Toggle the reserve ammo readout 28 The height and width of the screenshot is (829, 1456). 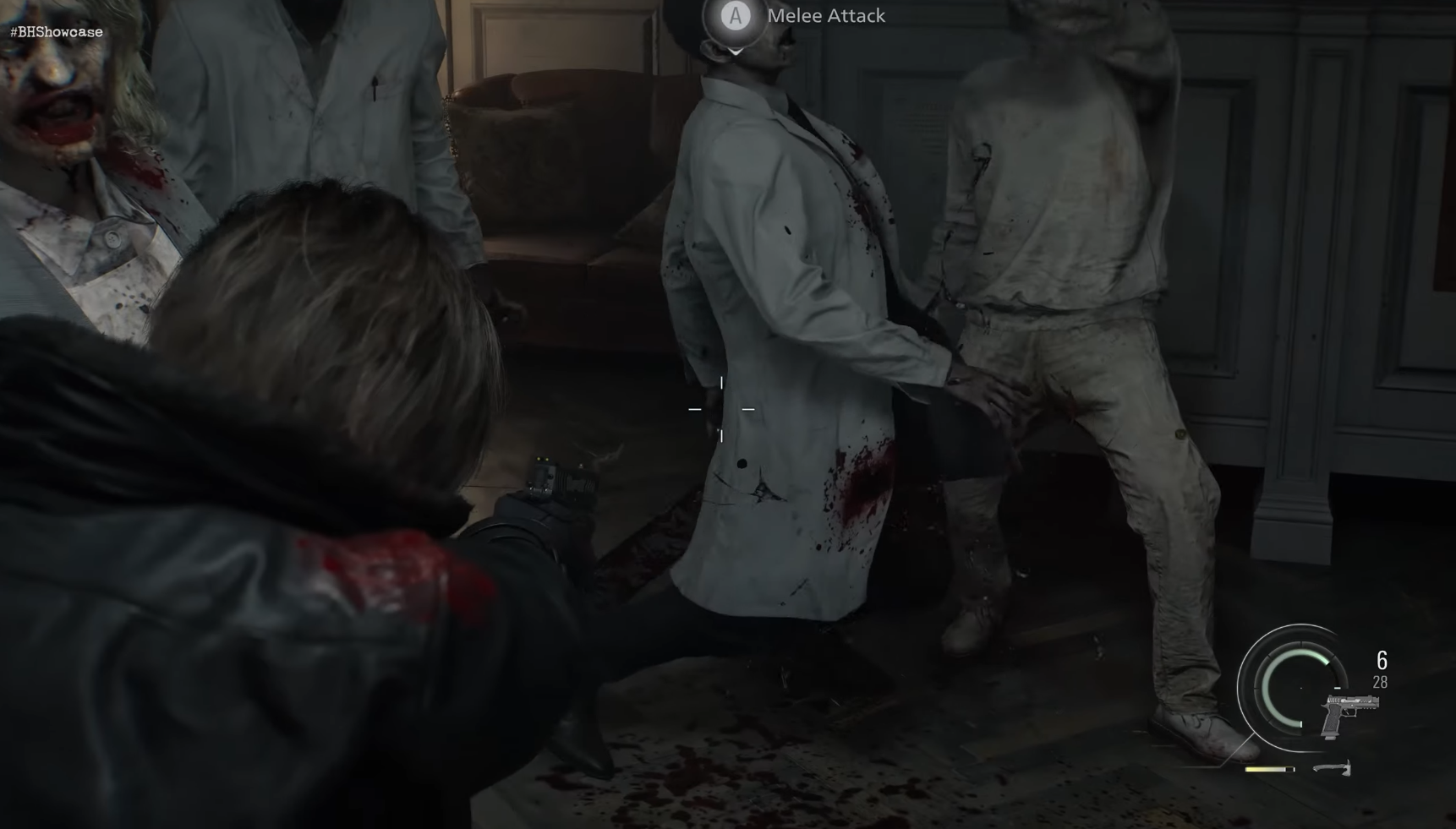[x=1380, y=681]
